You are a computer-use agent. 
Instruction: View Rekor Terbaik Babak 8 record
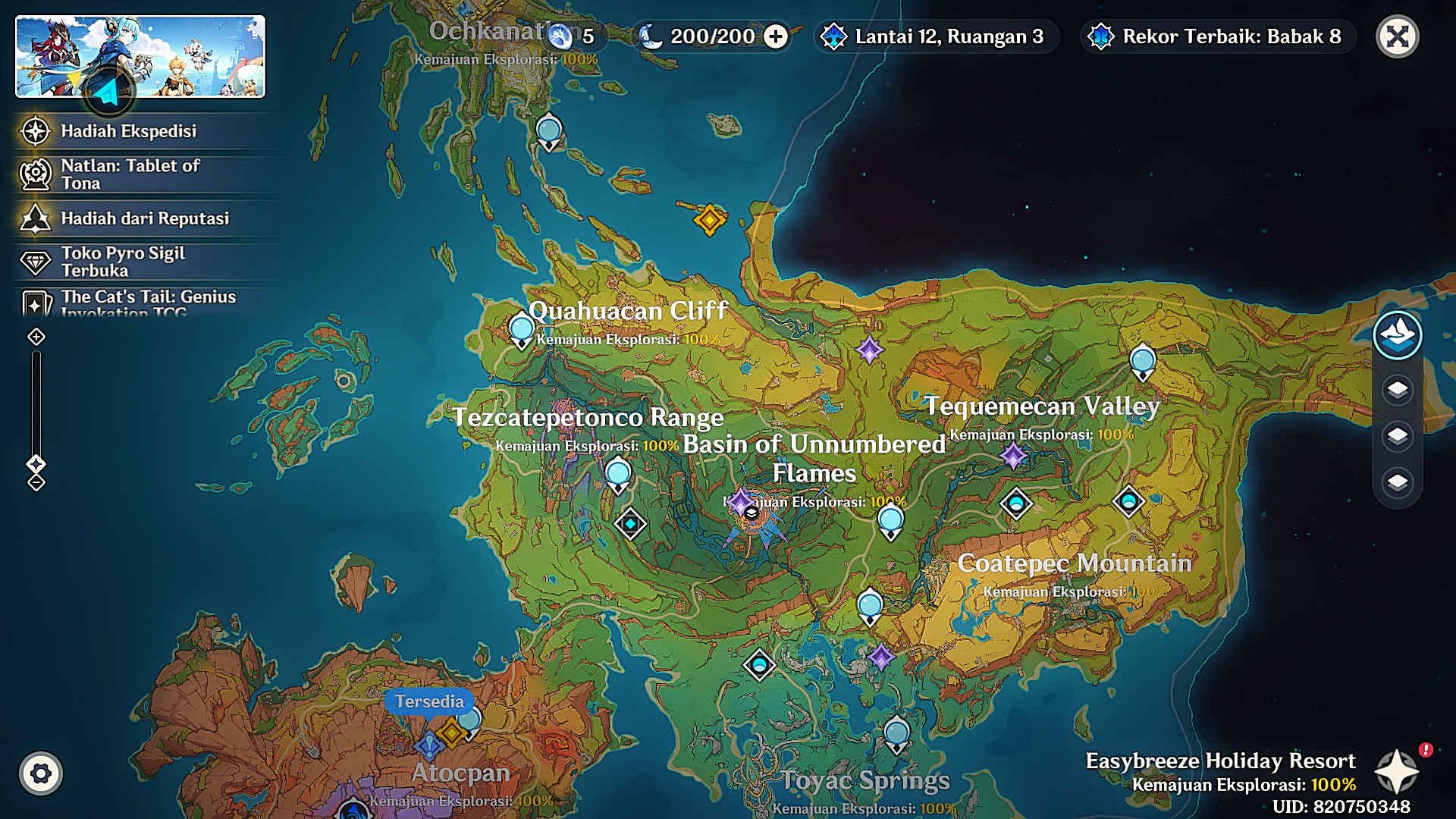click(x=1218, y=36)
